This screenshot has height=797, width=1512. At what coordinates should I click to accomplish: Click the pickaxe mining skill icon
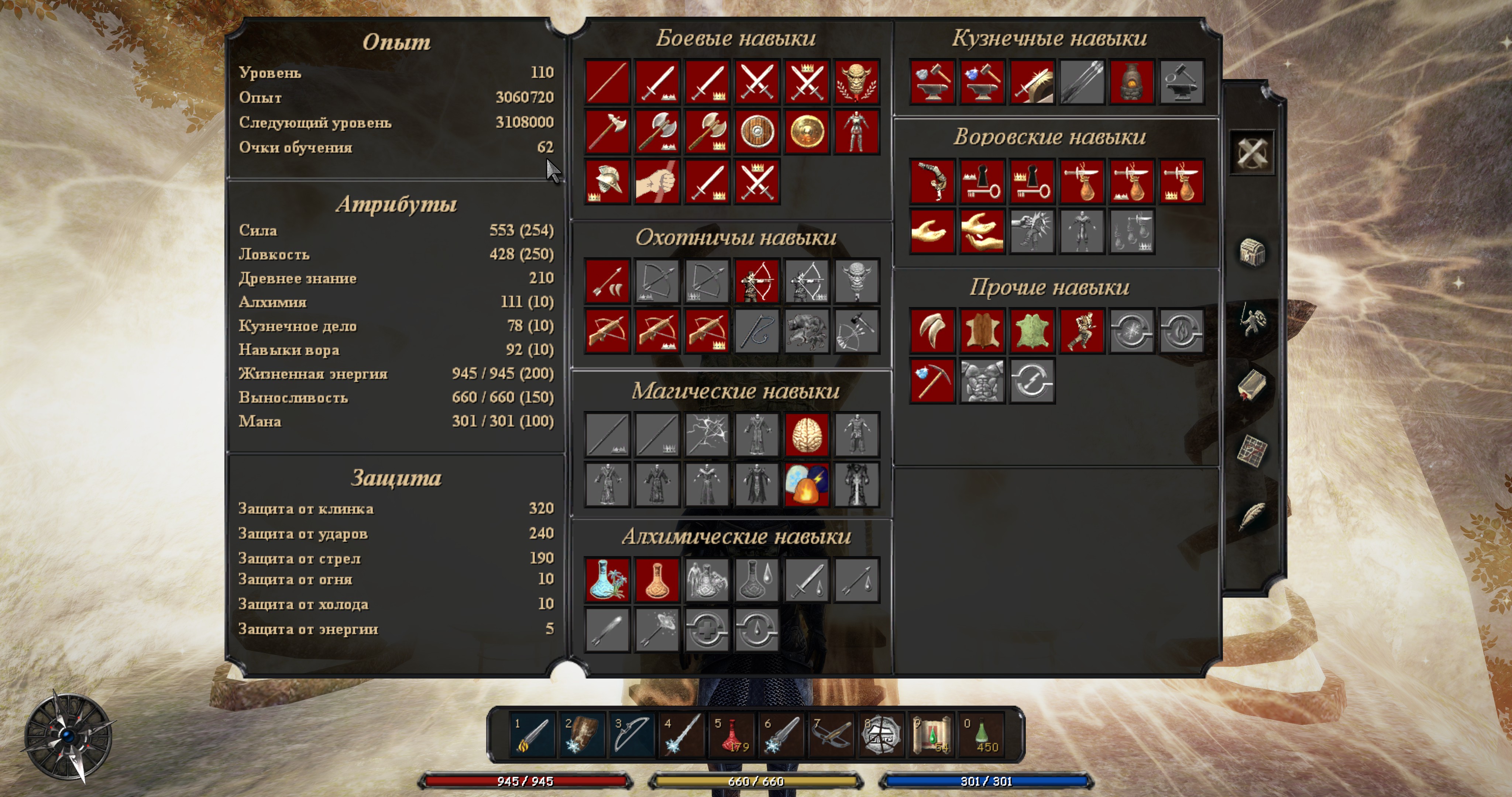[x=932, y=381]
